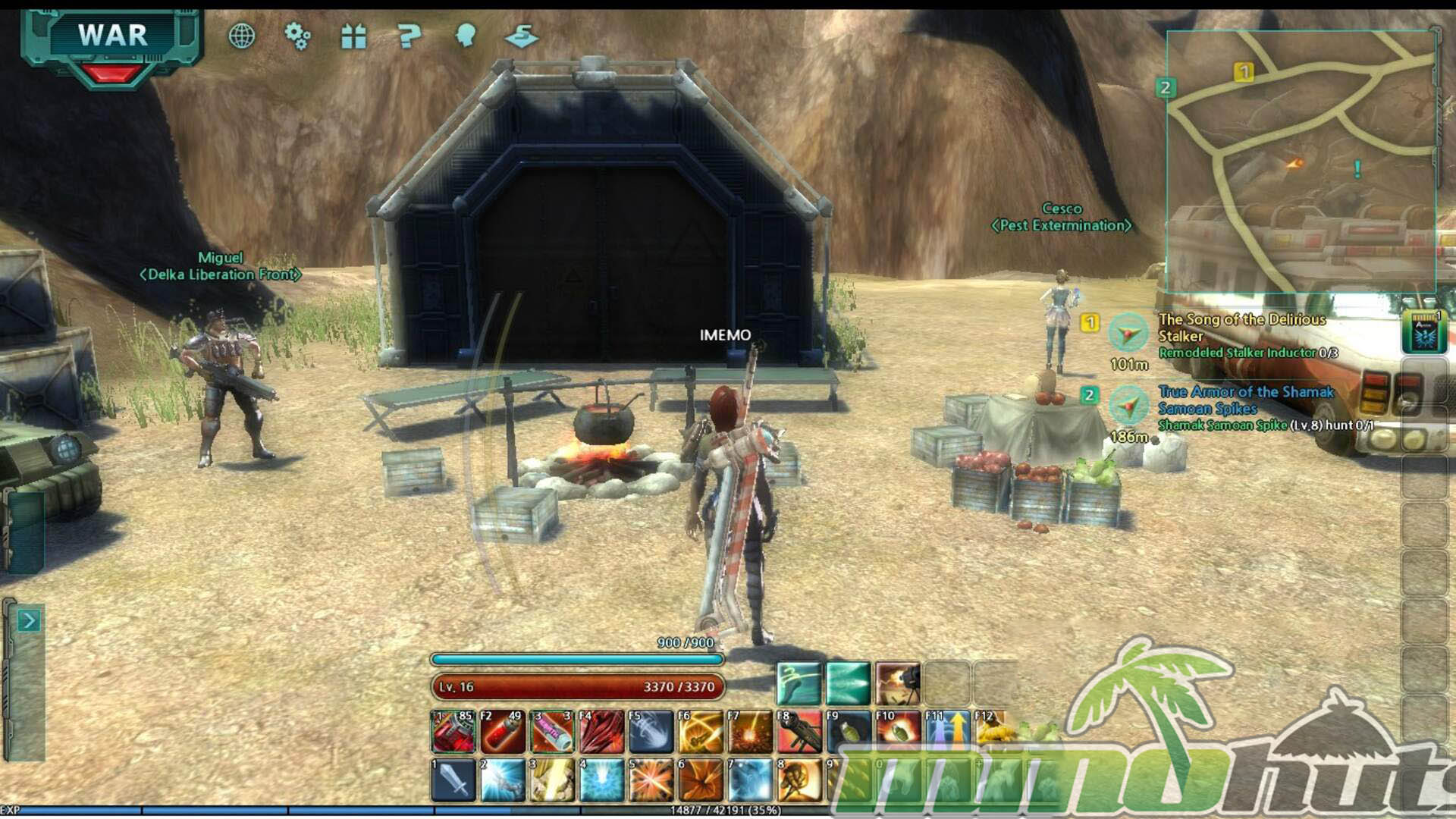Open the gift box icon
Screen dimensions: 1456x819
tap(353, 36)
